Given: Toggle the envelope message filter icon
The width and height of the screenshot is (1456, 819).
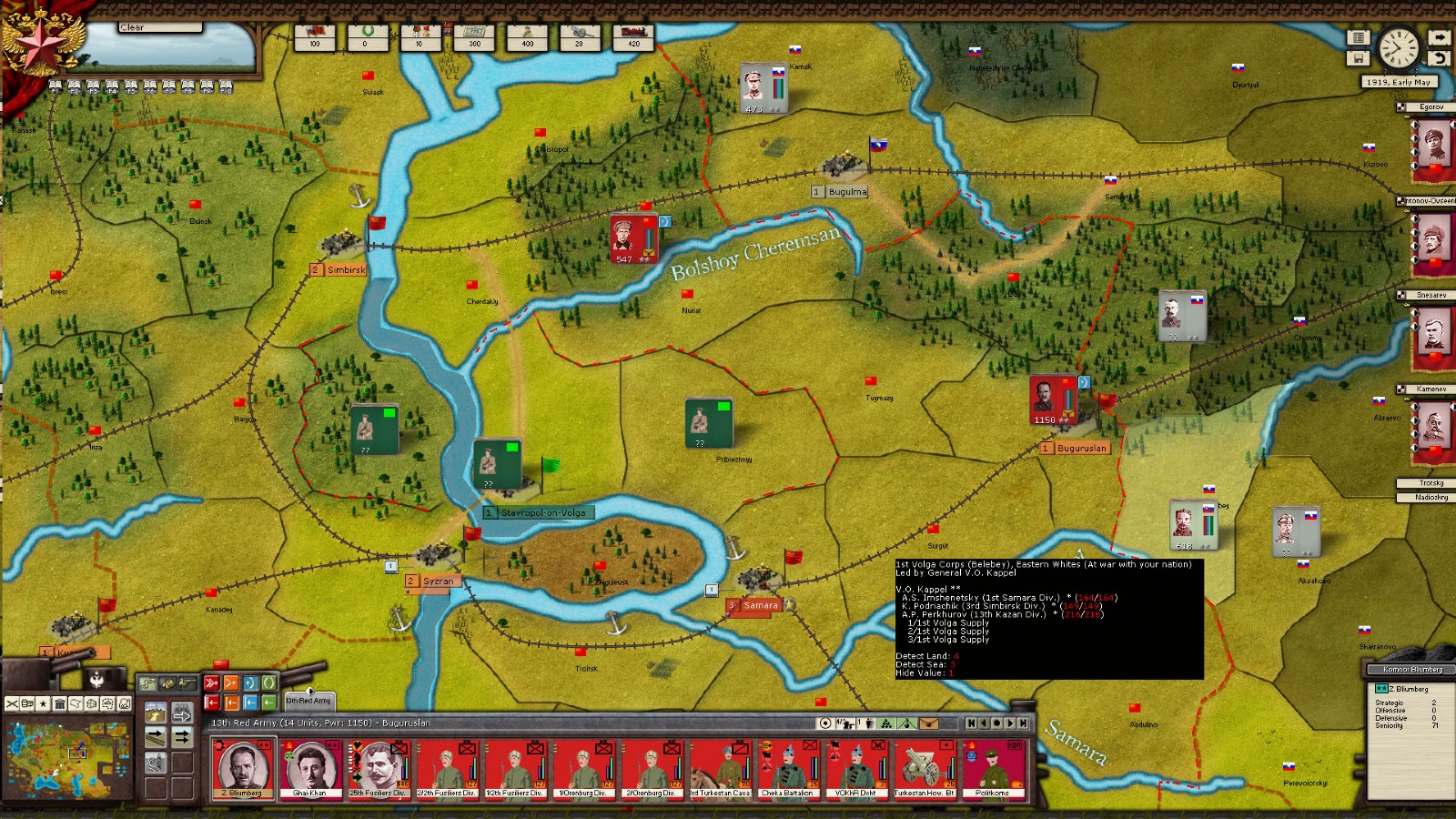Looking at the screenshot, I should [x=928, y=723].
